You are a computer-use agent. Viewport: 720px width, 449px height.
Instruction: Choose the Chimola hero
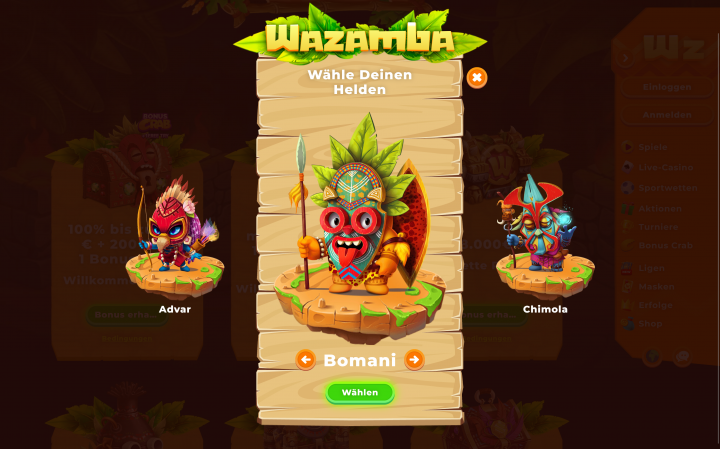pos(544,240)
